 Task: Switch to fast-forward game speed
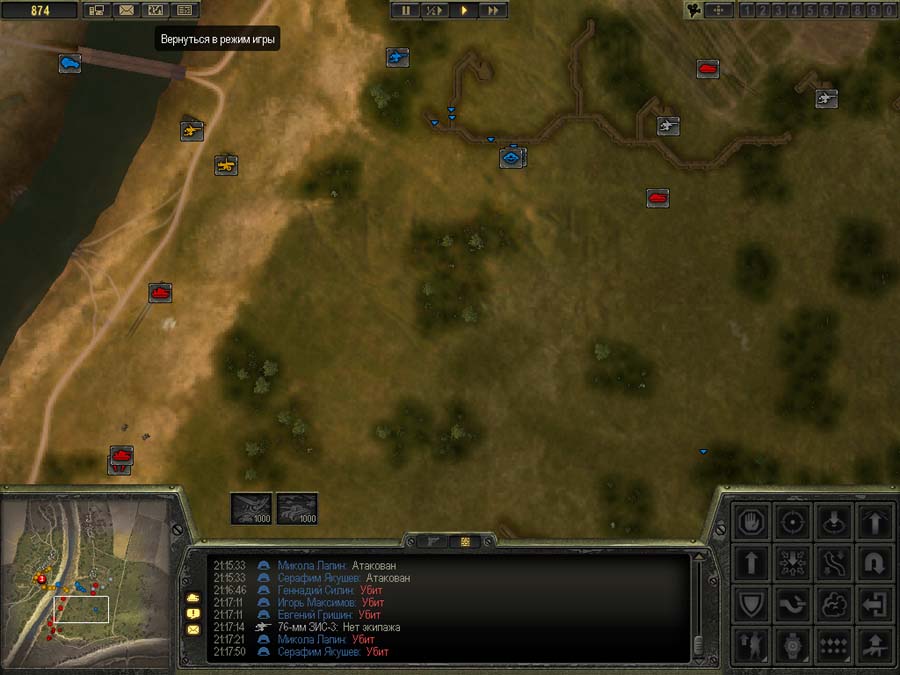tap(493, 10)
